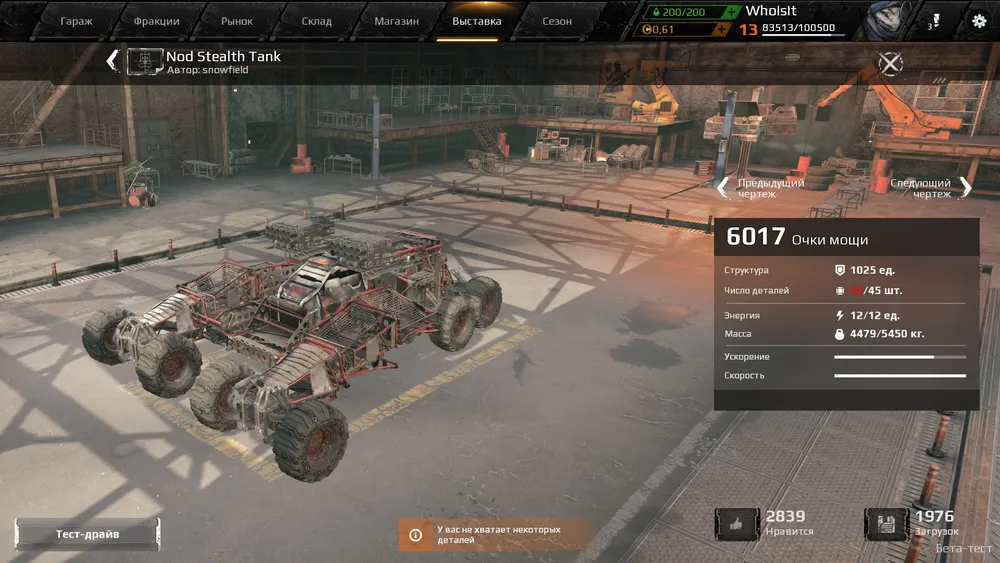Click the missing parts warning notice
This screenshot has height=563, width=1000.
497,534
